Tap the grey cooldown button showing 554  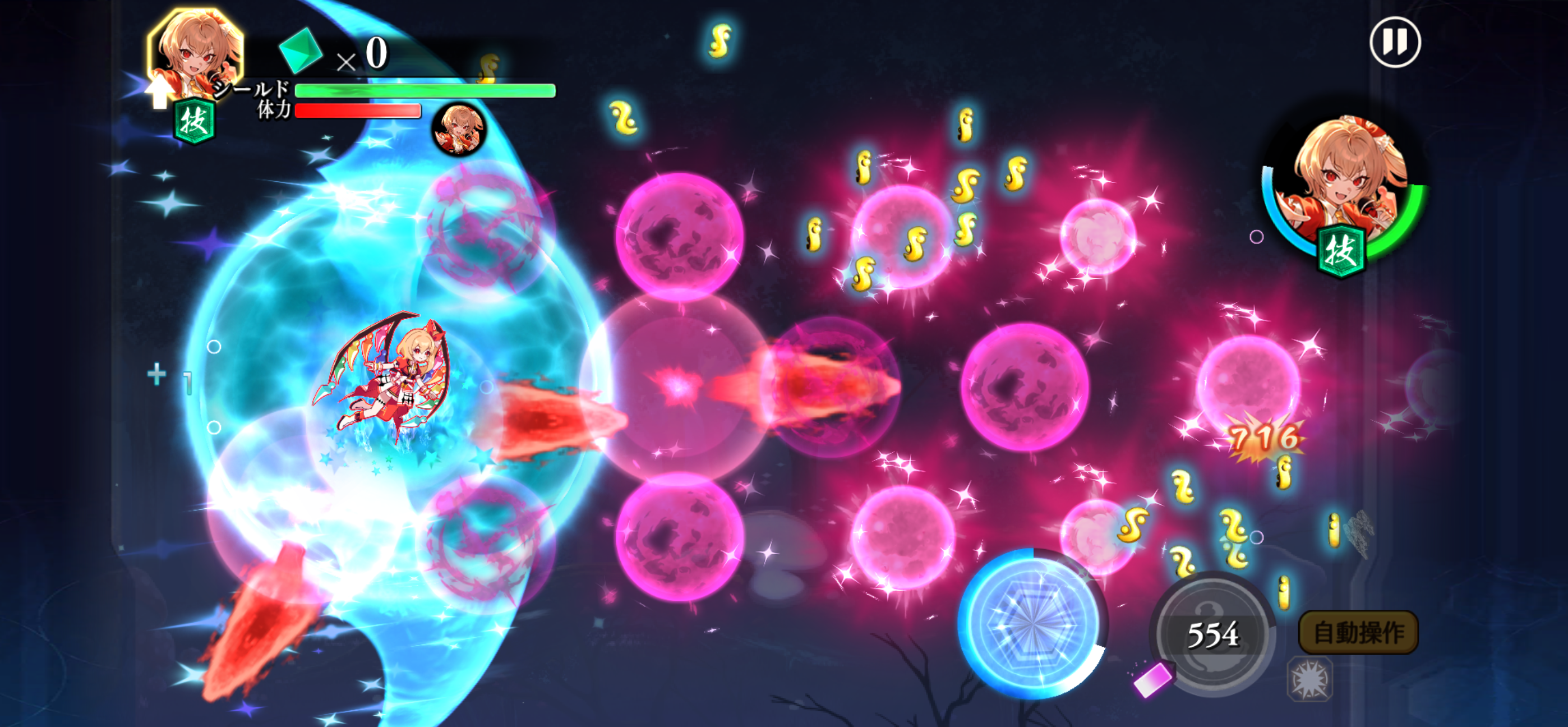pyautogui.click(x=1212, y=634)
